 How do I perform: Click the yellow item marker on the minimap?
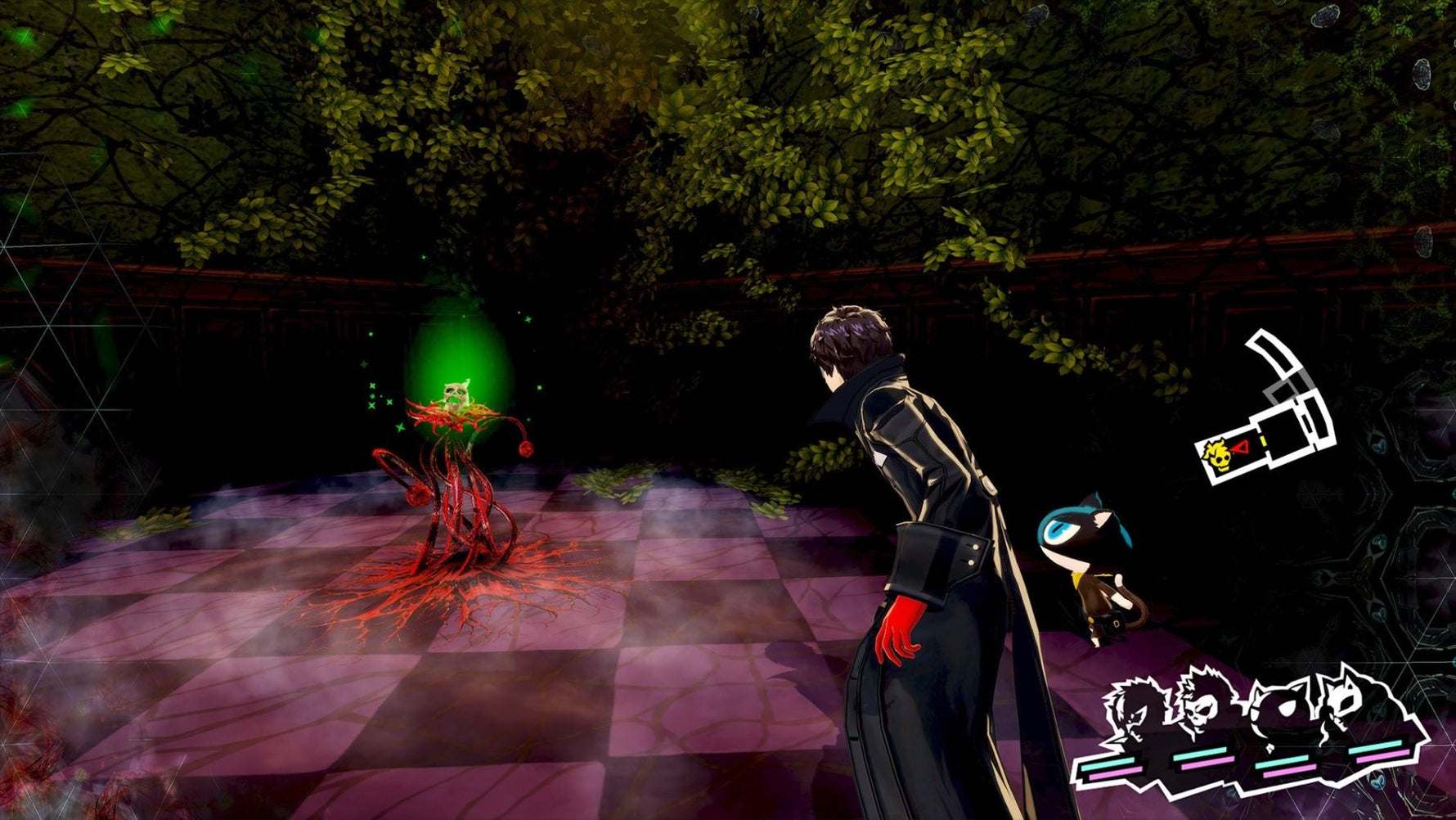coord(1264,440)
